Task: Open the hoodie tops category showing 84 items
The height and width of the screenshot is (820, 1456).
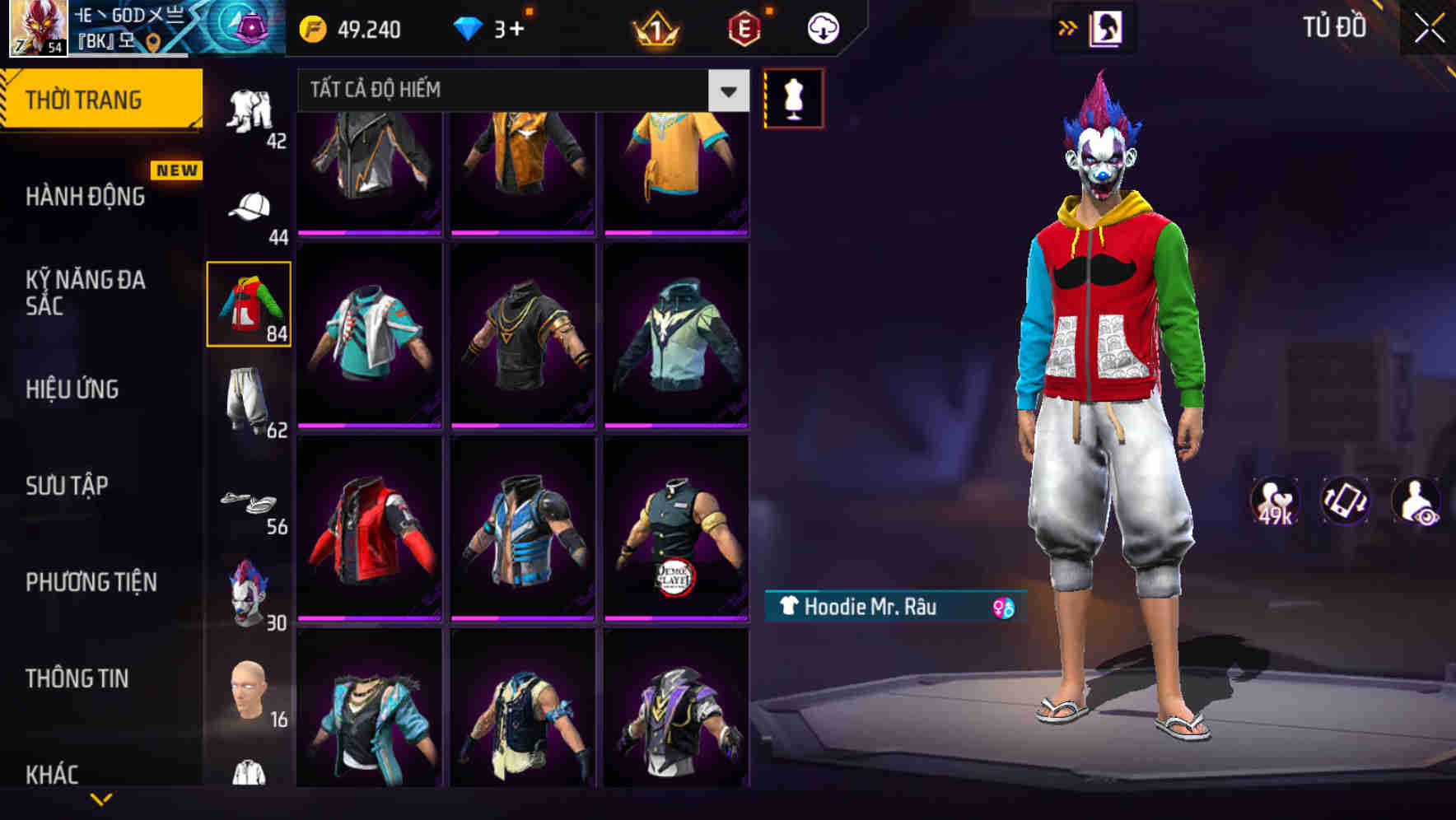Action: coord(250,305)
